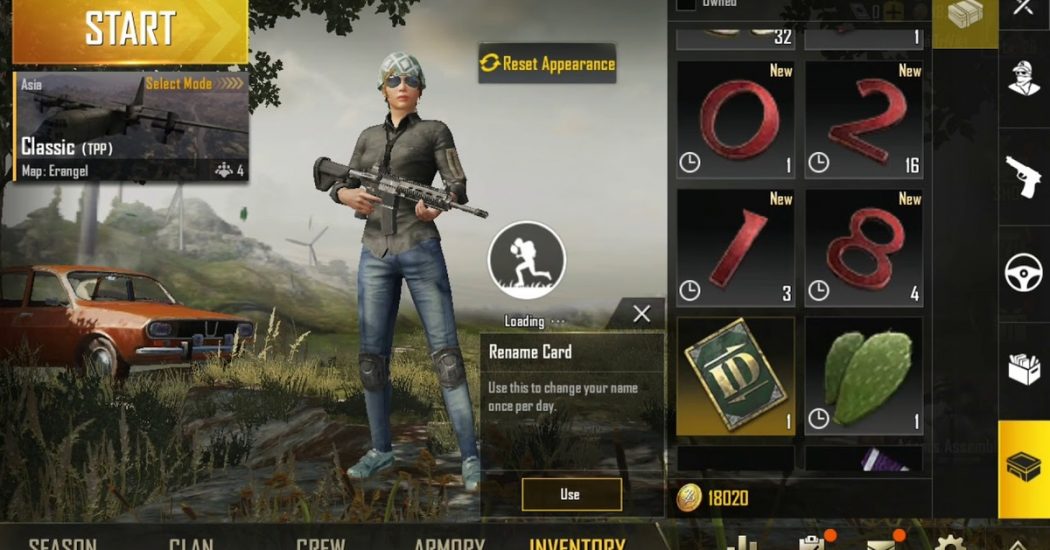Select the green cactus leaf item
The image size is (1050, 550).
[x=863, y=376]
